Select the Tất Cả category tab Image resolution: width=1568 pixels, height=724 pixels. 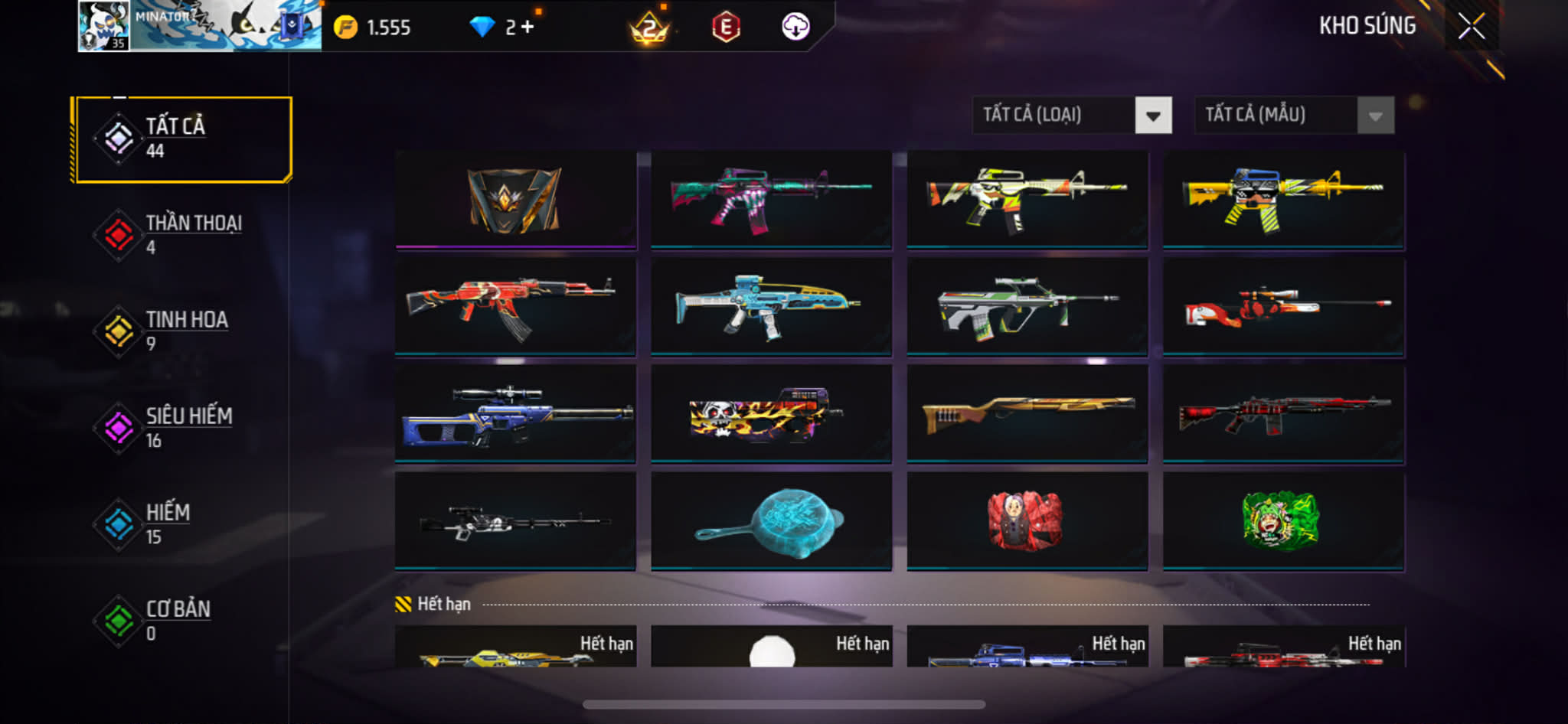(183, 139)
